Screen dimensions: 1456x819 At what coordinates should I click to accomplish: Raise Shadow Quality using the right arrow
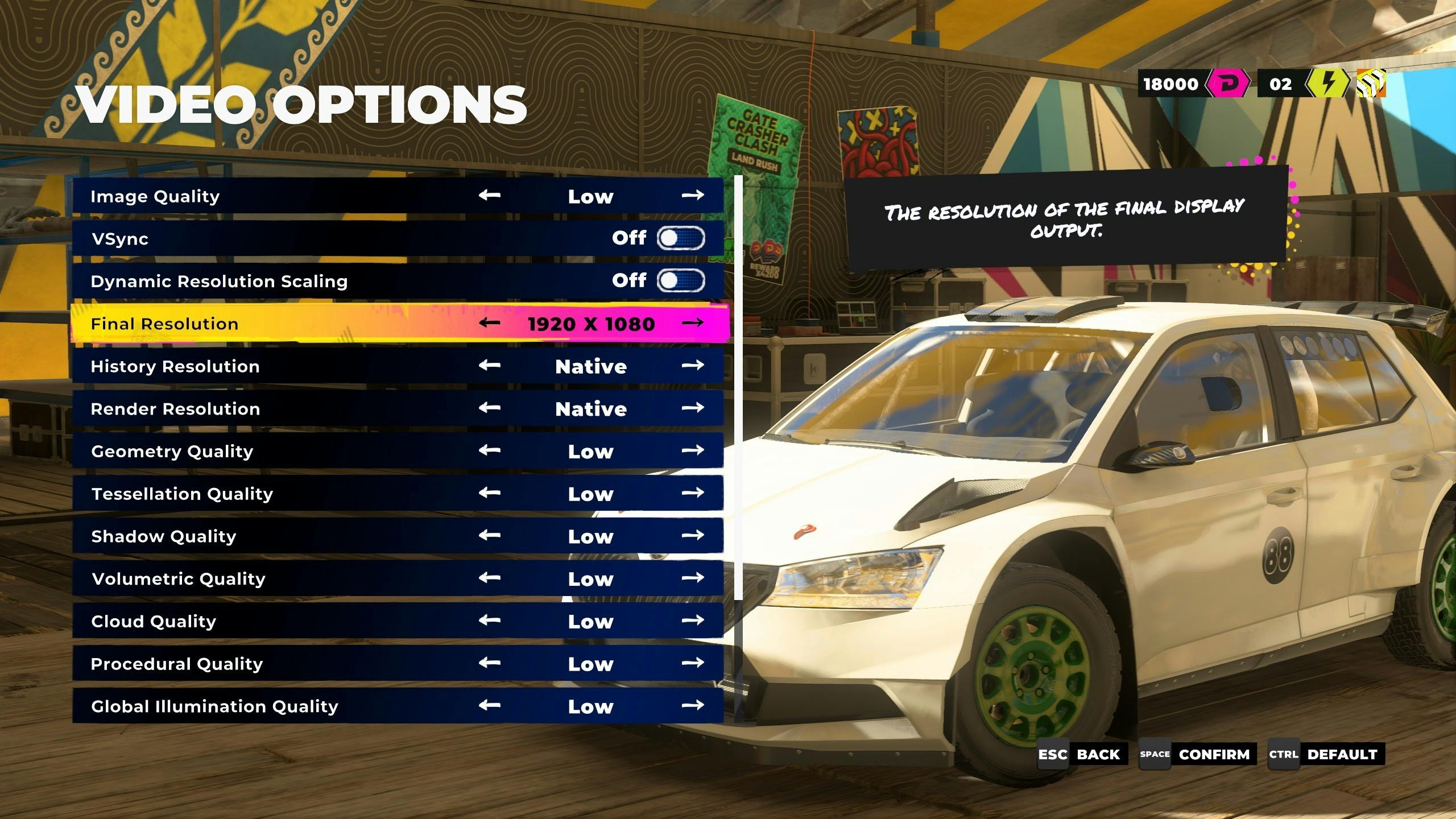pyautogui.click(x=692, y=536)
